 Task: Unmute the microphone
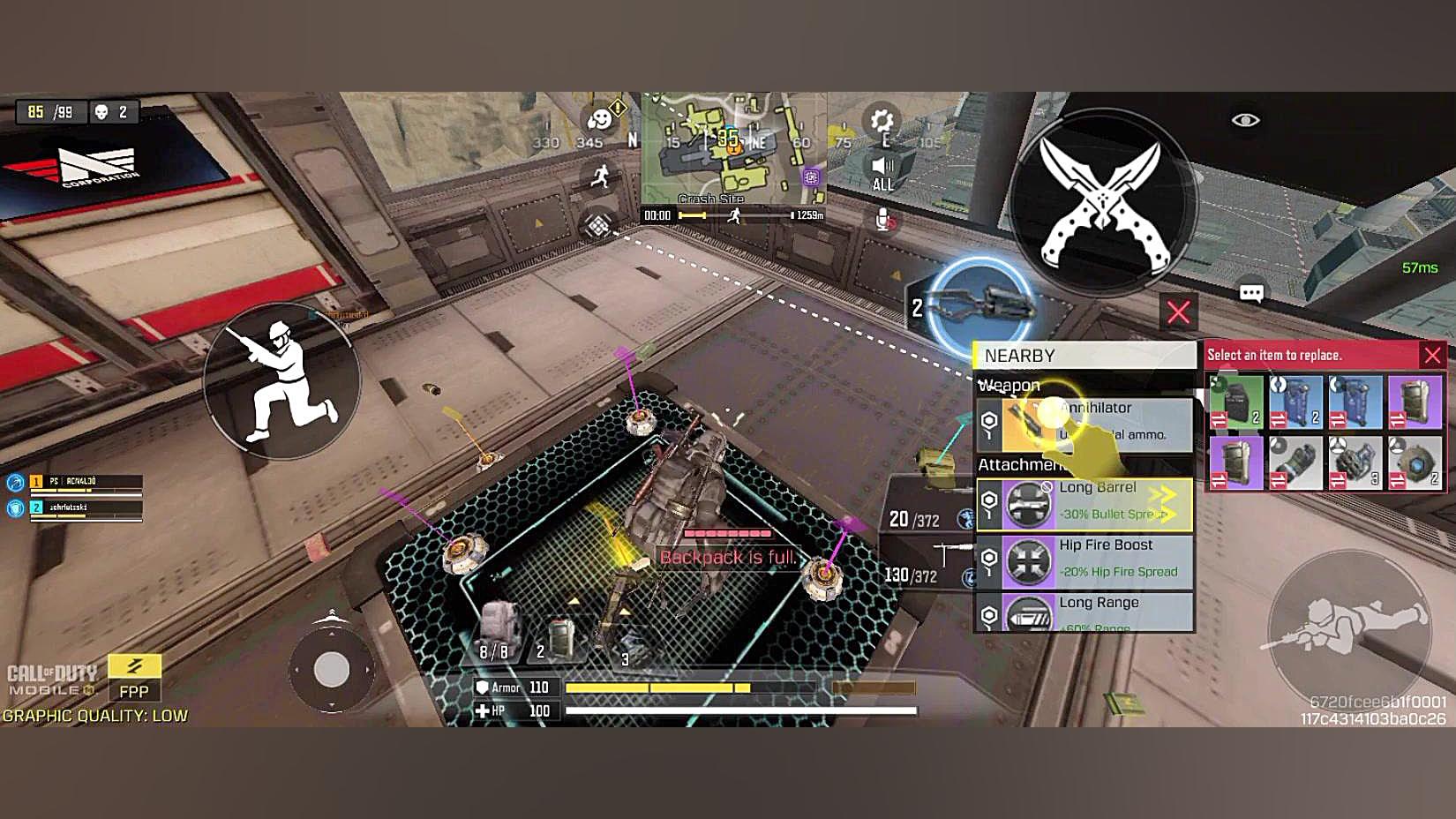tap(883, 220)
